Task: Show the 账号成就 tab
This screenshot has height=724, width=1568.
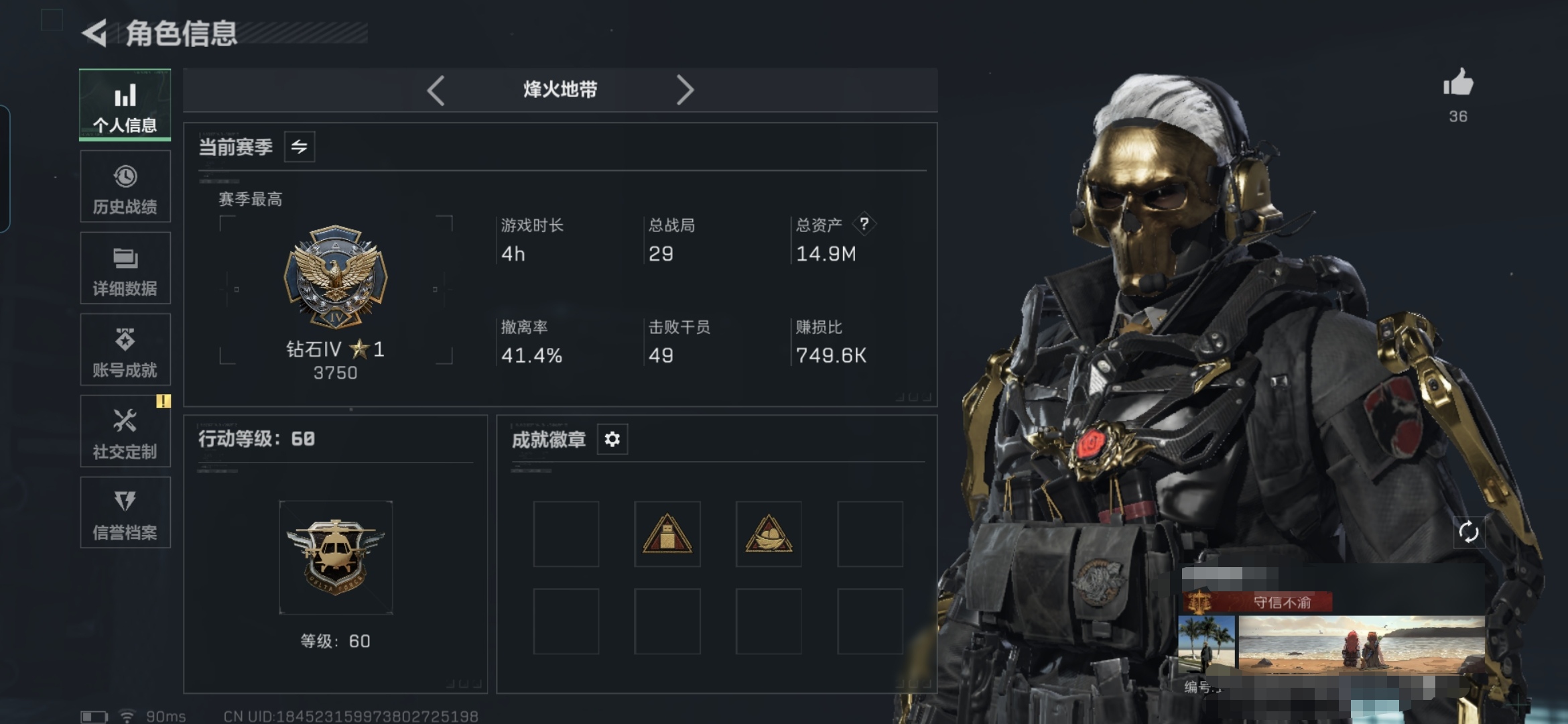Action: (125, 350)
